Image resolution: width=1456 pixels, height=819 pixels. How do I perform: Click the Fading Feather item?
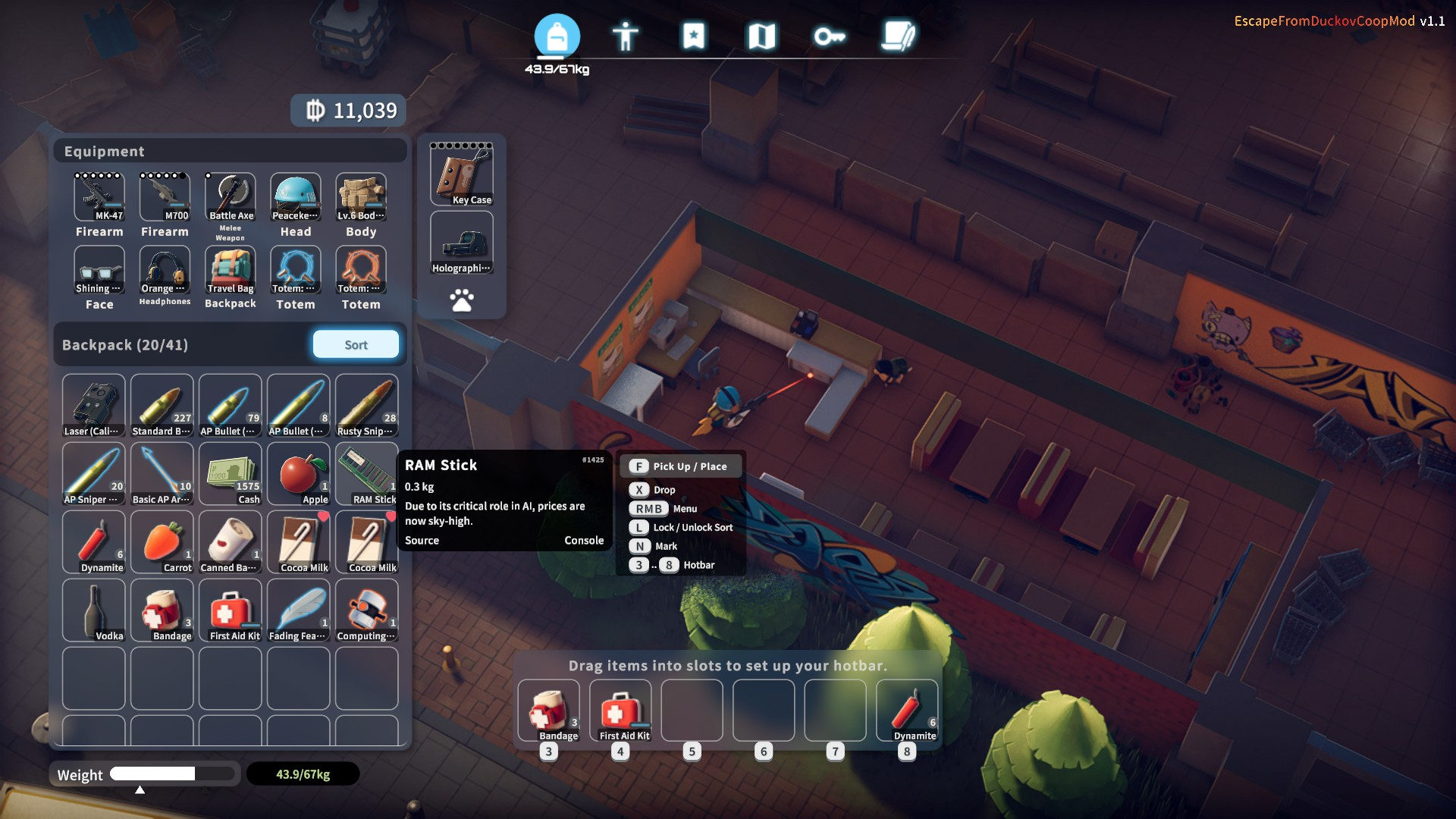[x=299, y=610]
